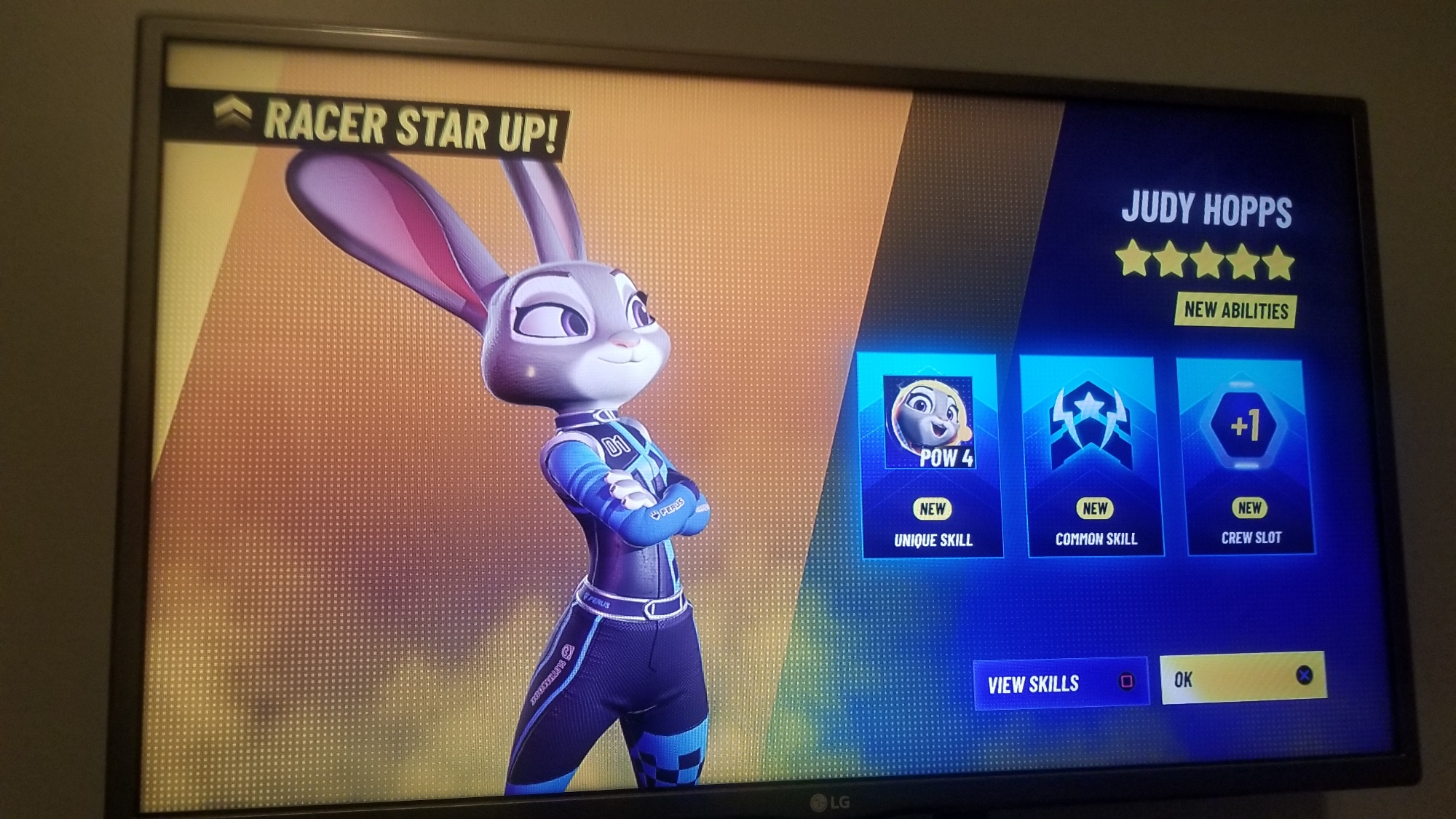
Task: Open the View Skills button
Action: coord(1061,683)
